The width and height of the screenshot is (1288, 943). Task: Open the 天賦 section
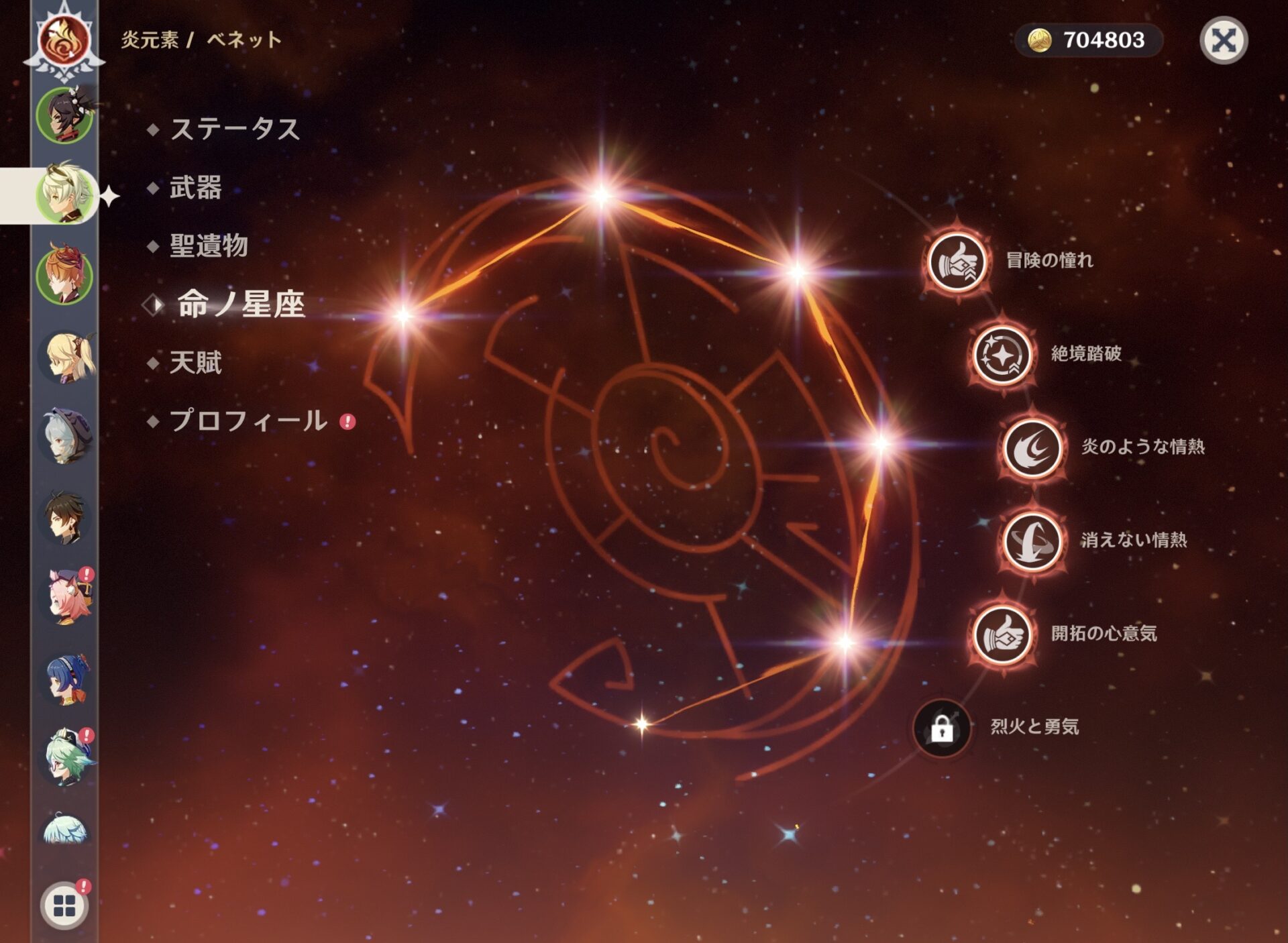(x=195, y=363)
